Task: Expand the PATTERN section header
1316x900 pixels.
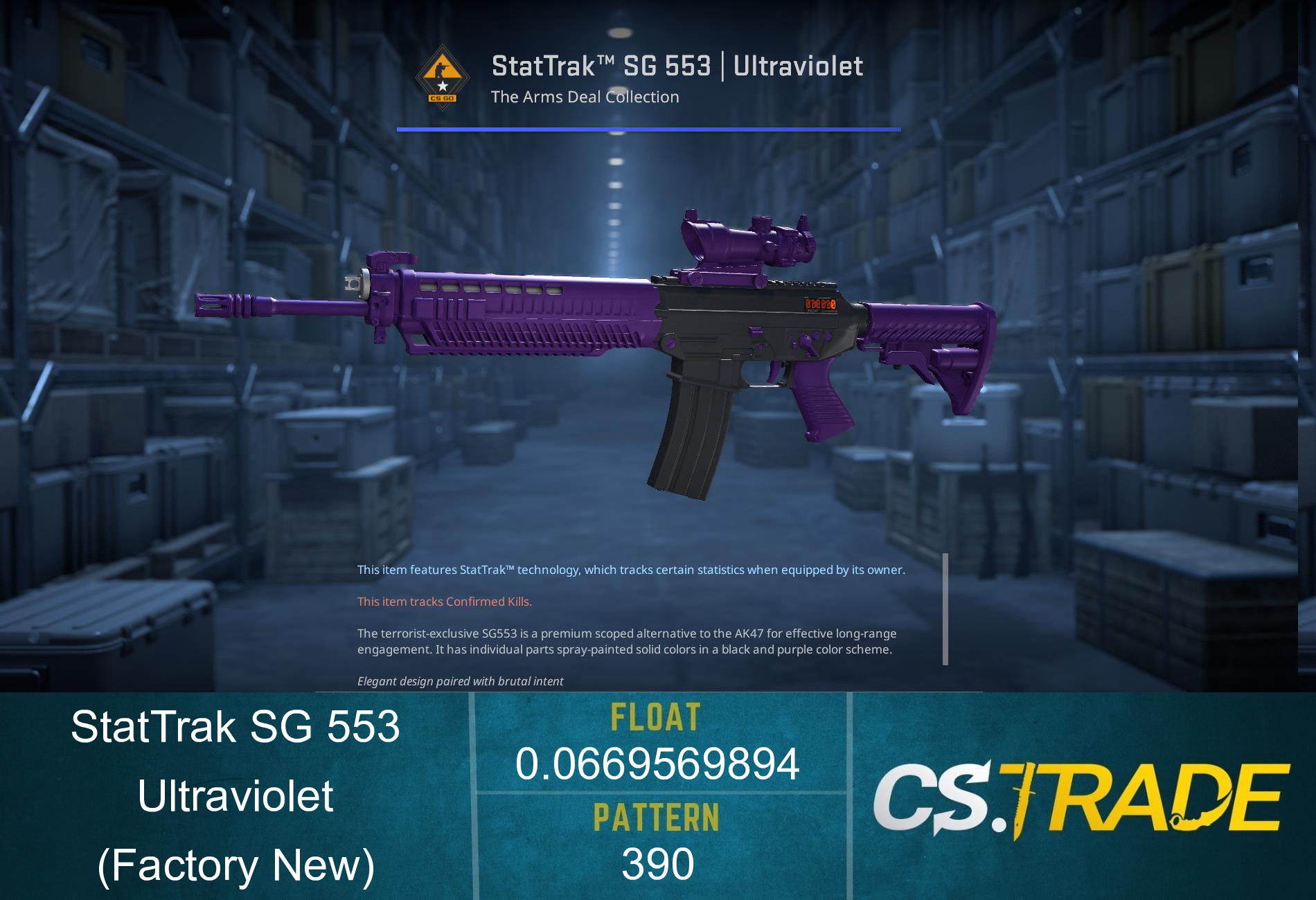Action: pos(657,817)
